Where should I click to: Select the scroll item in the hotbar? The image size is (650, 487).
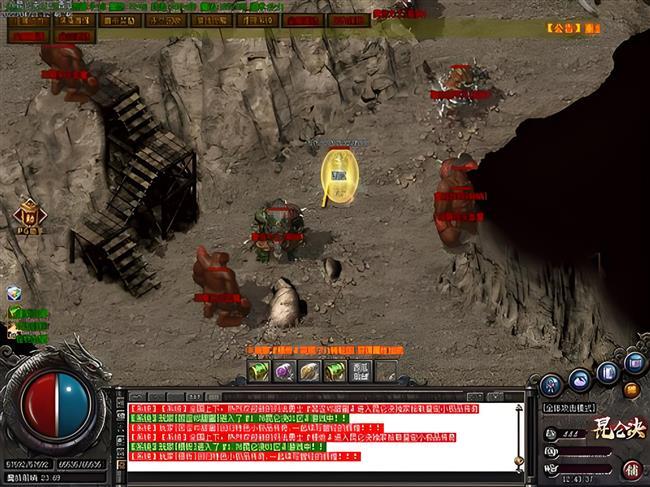click(309, 371)
